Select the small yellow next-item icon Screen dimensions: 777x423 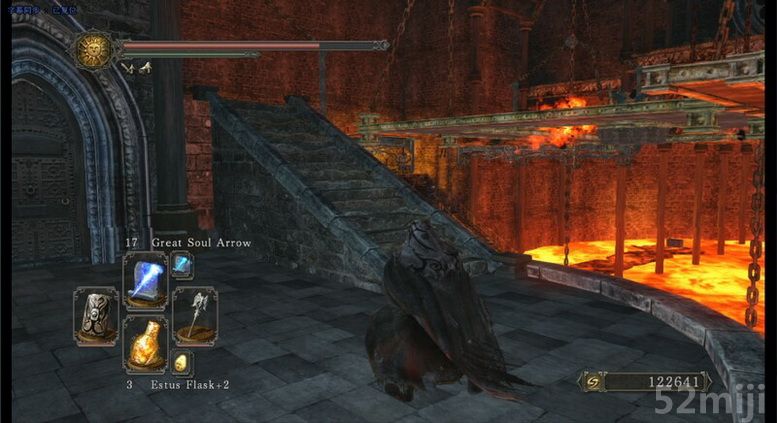click(181, 363)
